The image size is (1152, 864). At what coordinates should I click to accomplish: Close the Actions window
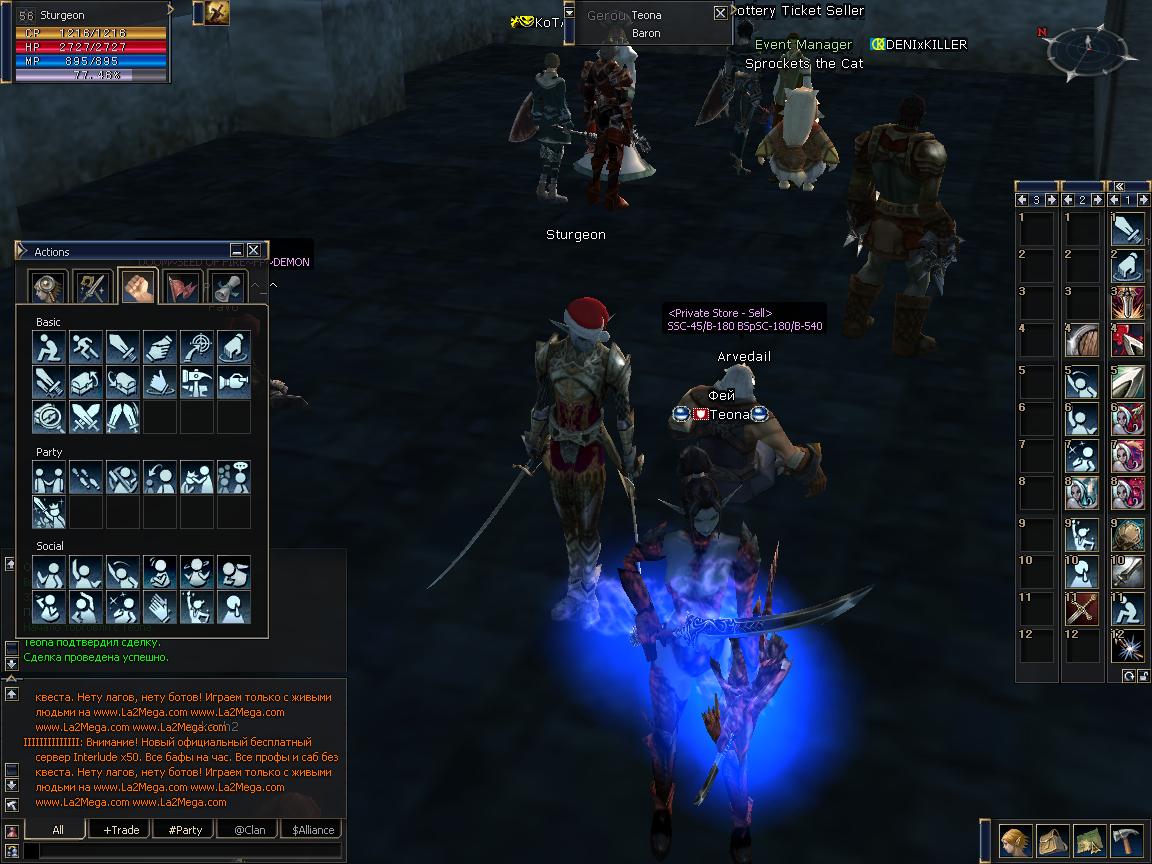254,250
